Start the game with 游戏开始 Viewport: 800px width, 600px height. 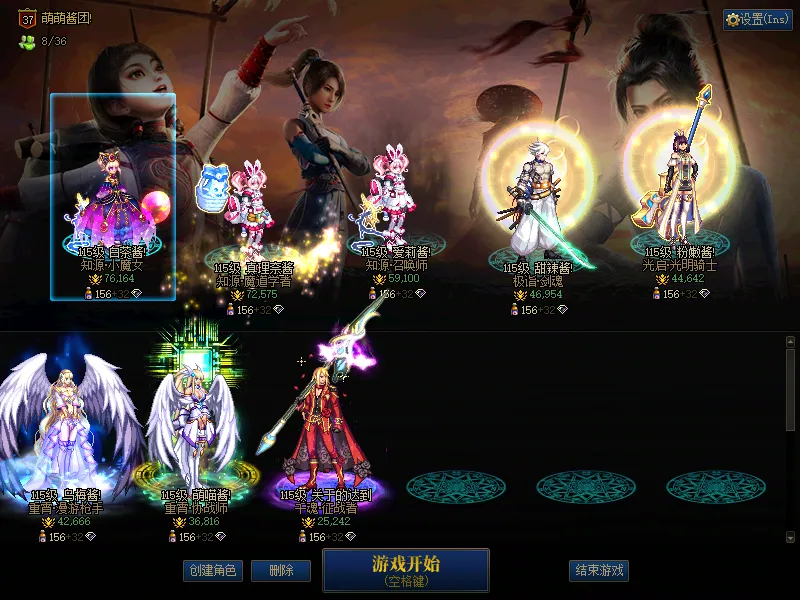(x=406, y=569)
